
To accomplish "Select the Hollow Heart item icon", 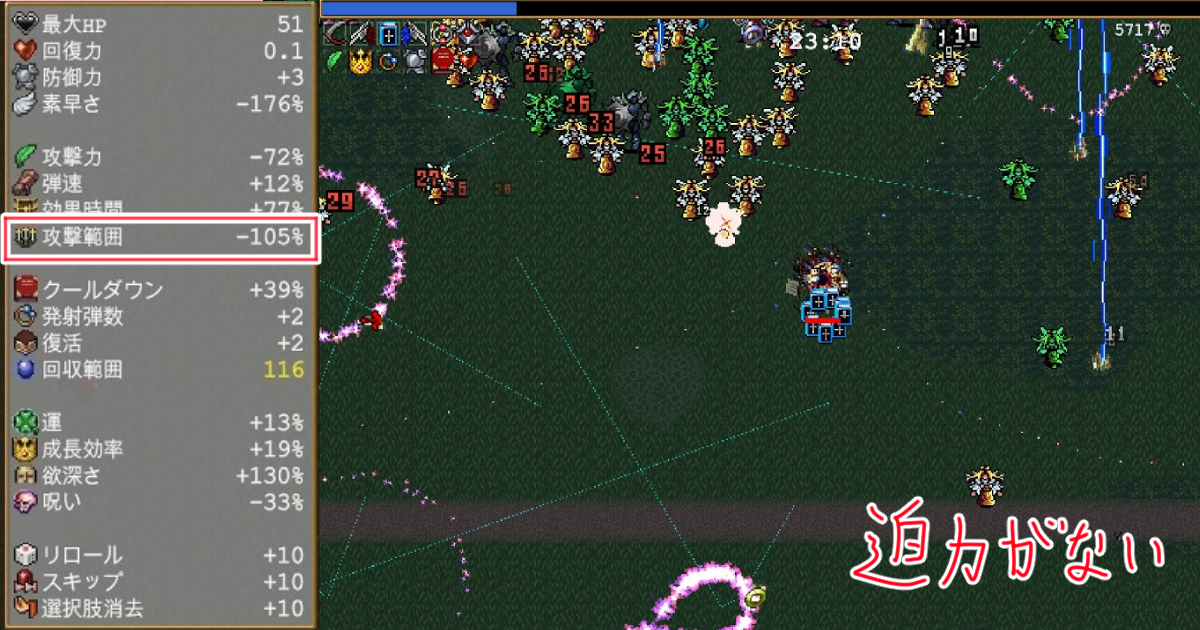I will (468, 61).
